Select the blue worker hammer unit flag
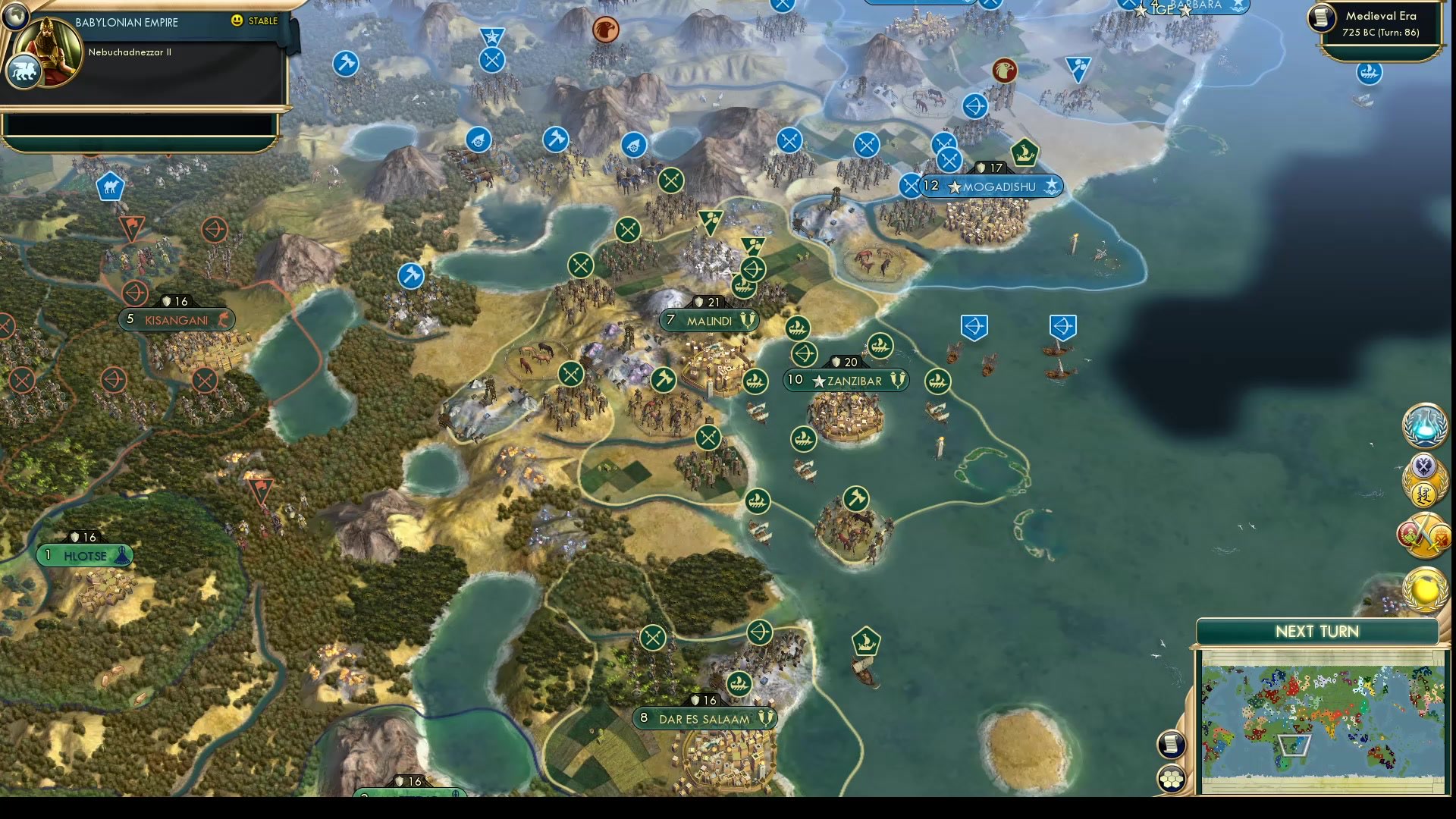The width and height of the screenshot is (1456, 819). point(410,277)
